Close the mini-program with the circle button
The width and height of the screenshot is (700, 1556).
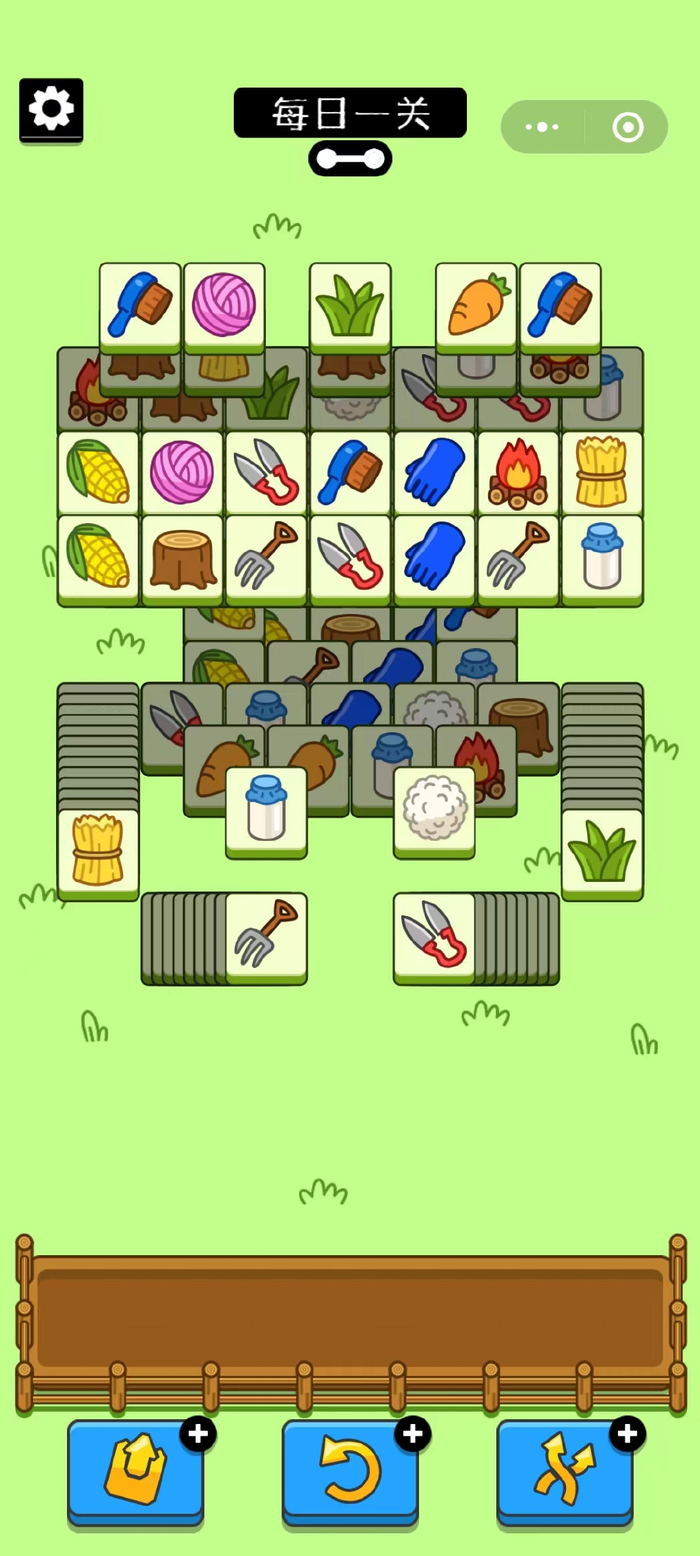coord(628,127)
